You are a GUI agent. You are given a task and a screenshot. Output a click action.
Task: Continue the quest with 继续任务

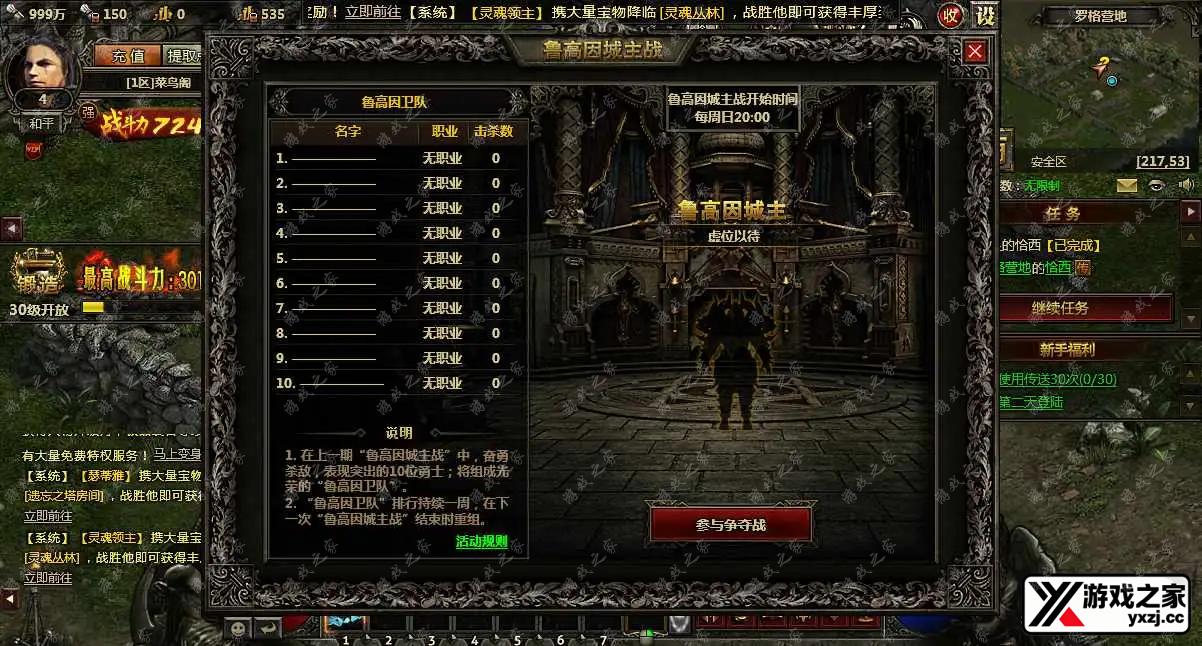click(x=1086, y=308)
